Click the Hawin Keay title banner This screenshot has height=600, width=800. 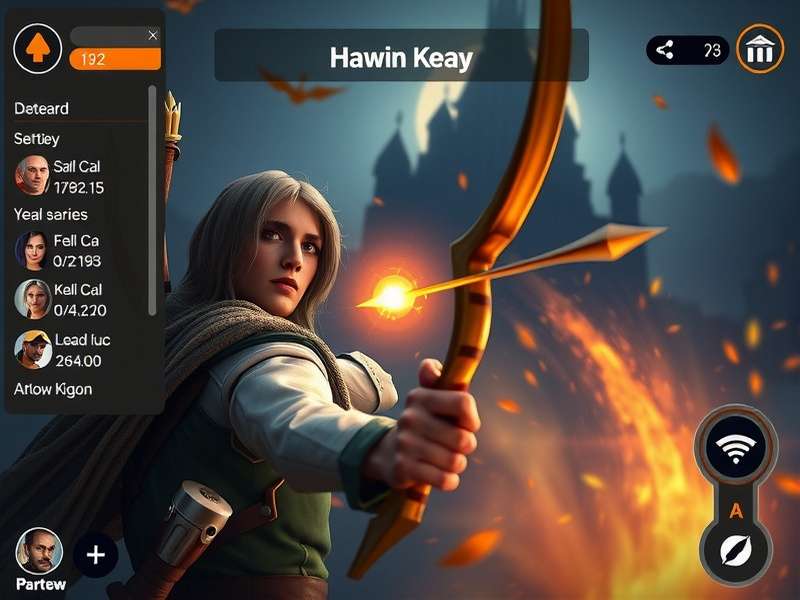point(401,57)
